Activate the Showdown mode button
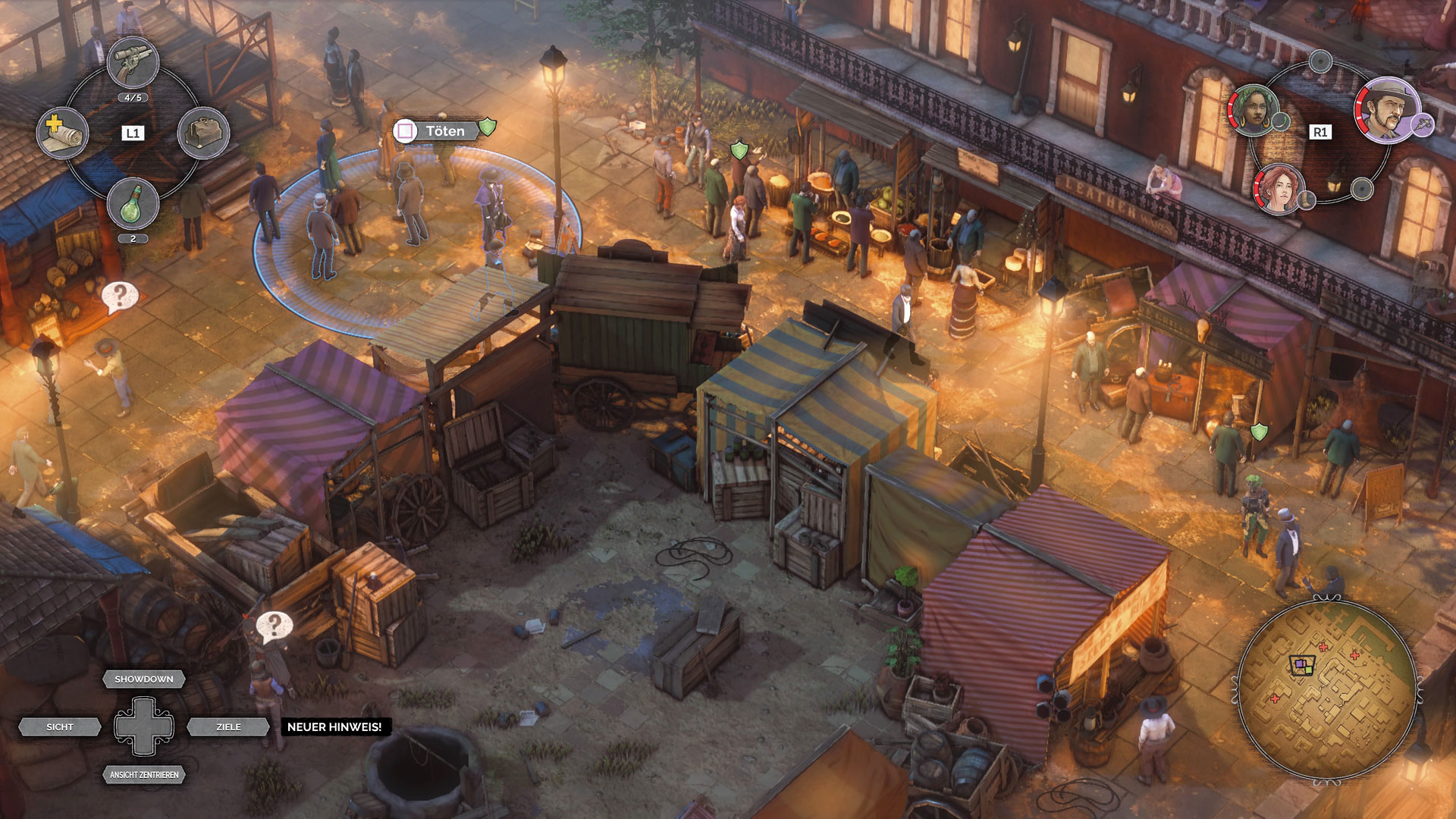The image size is (1456, 819). tap(144, 679)
